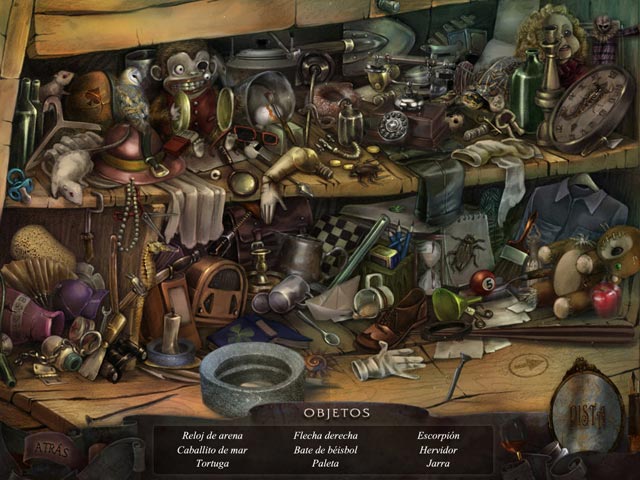Pick 'Bate de béisbol' from the list

[x=326, y=450]
